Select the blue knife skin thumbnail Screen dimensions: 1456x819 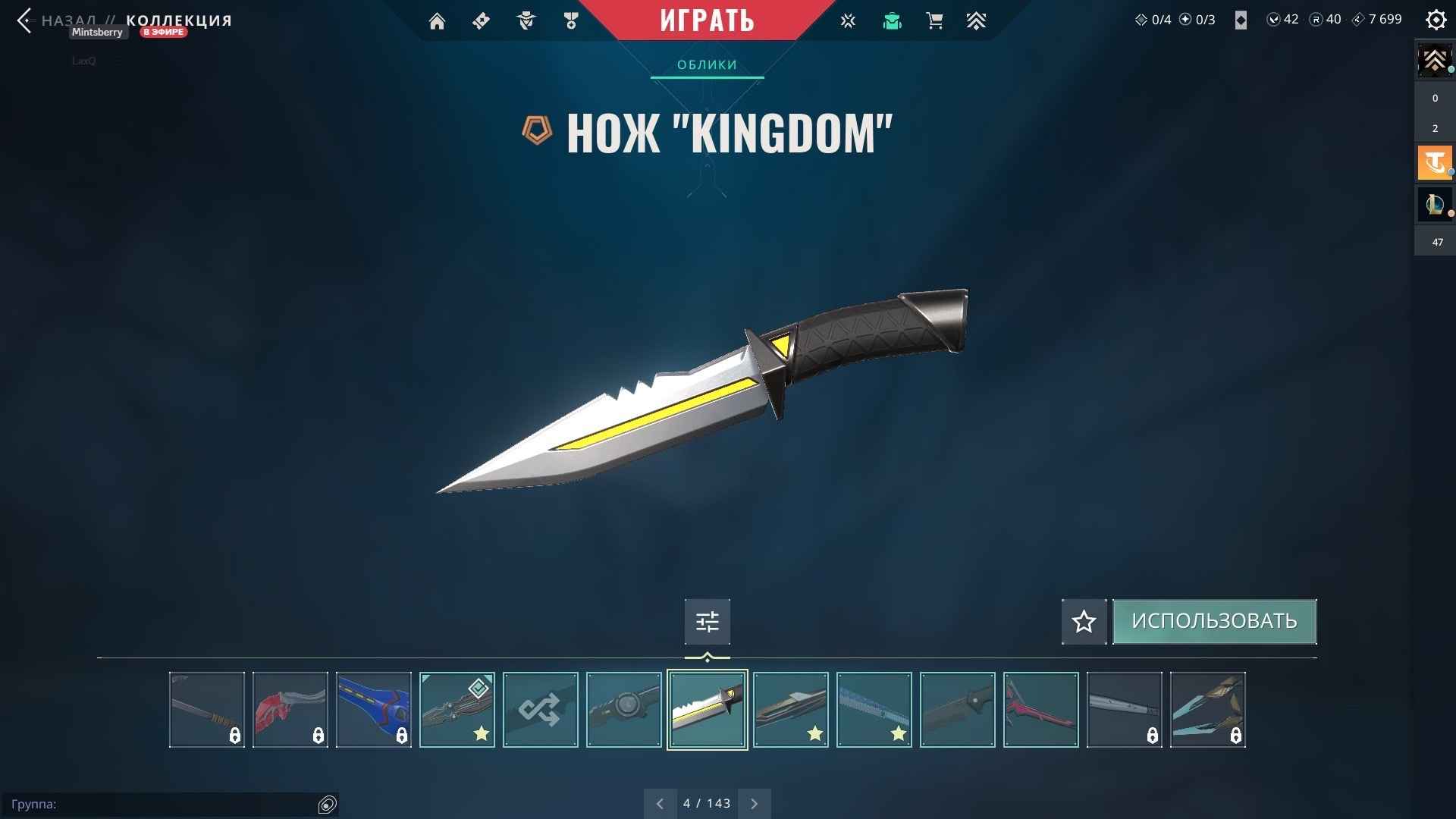pos(373,709)
